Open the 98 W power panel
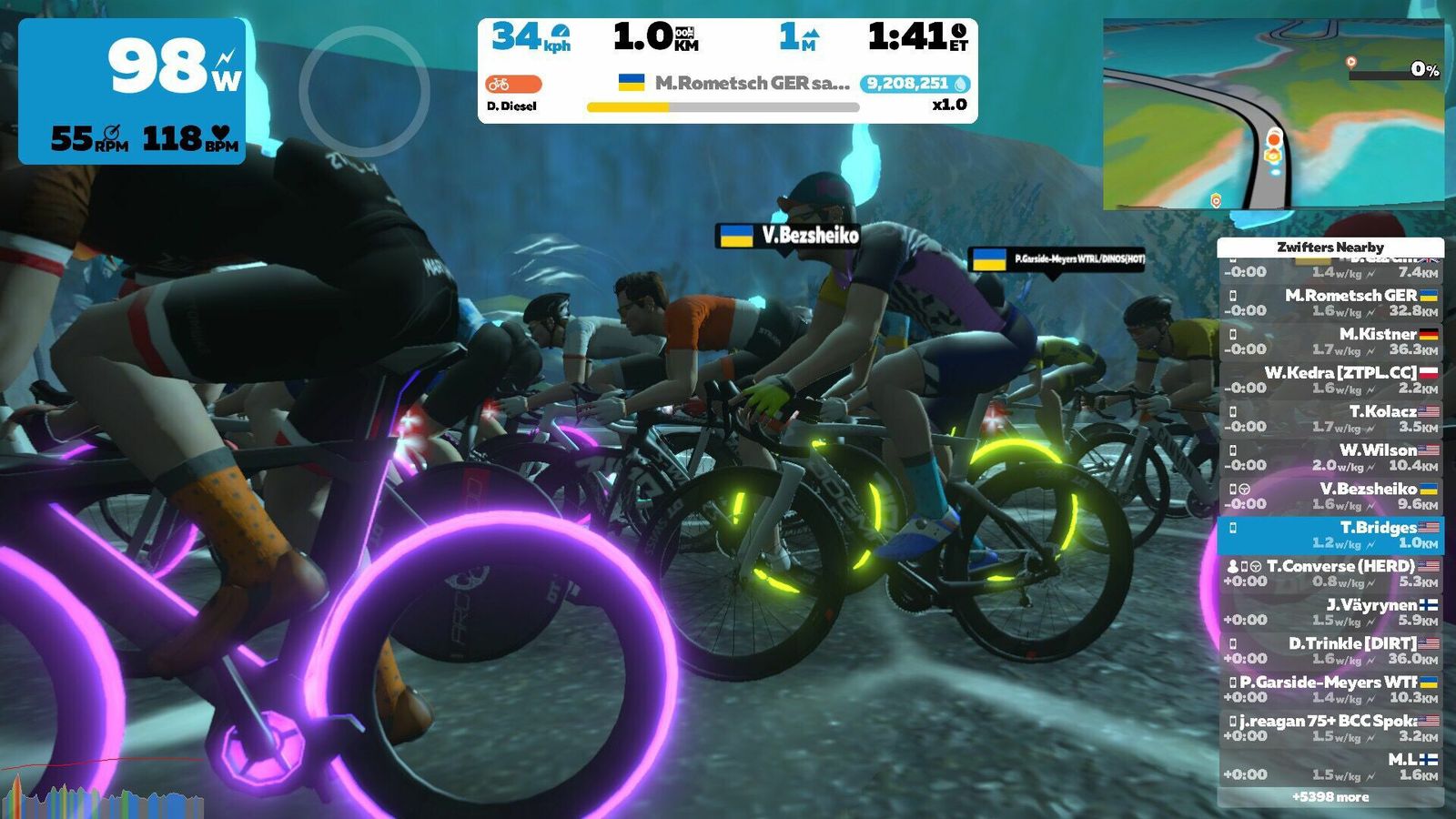1456x819 pixels. tap(132, 91)
